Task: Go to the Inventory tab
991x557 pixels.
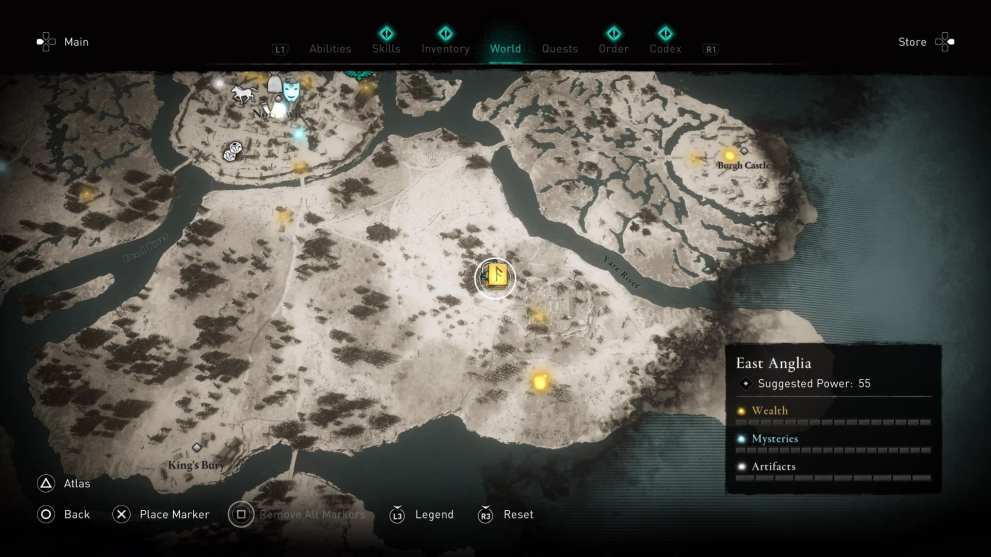Action: [445, 48]
